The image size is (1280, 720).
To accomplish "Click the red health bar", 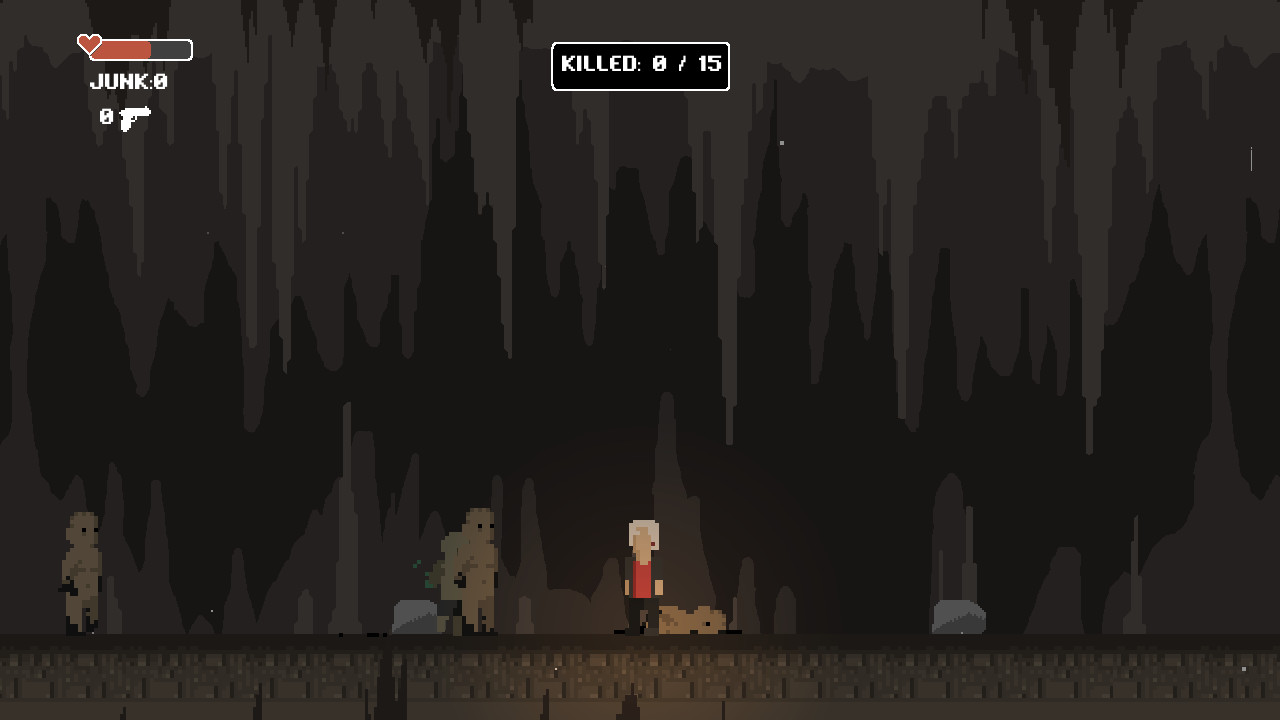I will click(120, 48).
